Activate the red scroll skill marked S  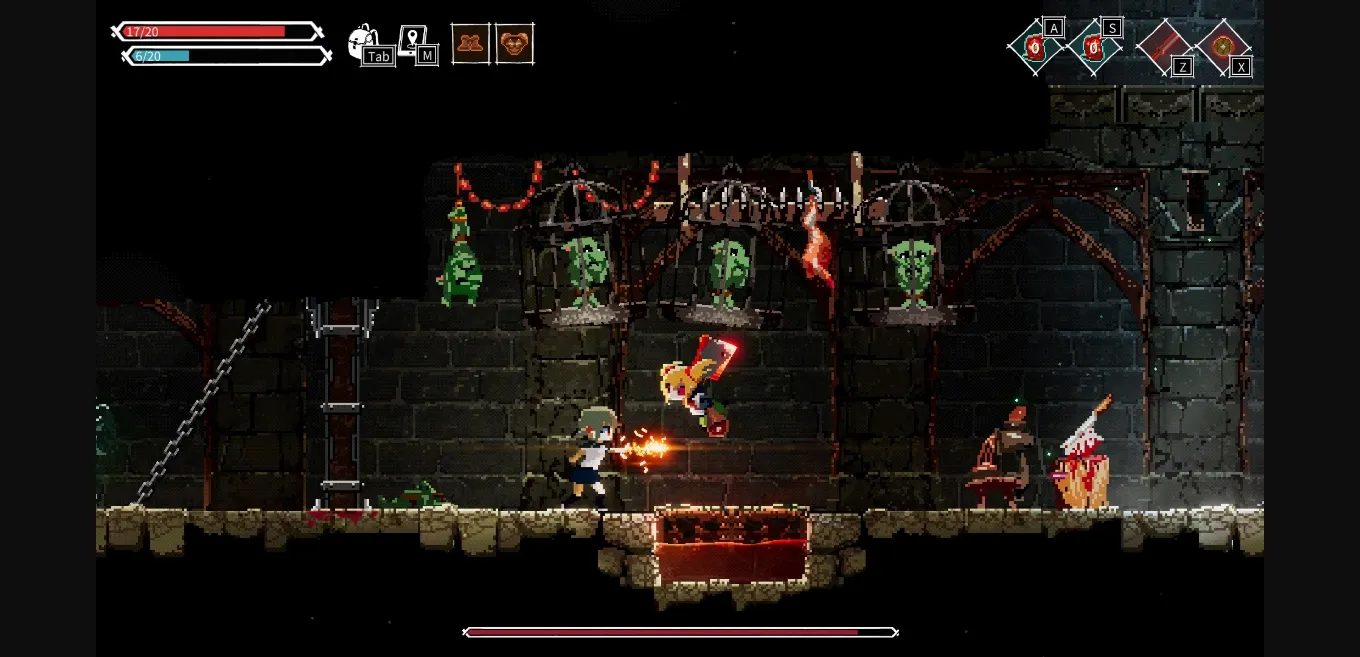[1094, 46]
